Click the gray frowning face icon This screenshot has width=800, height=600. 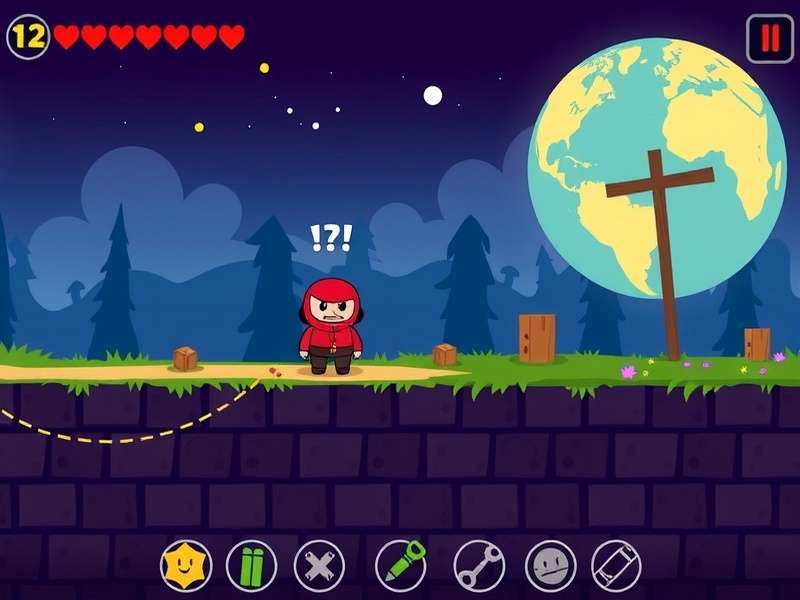pos(550,566)
